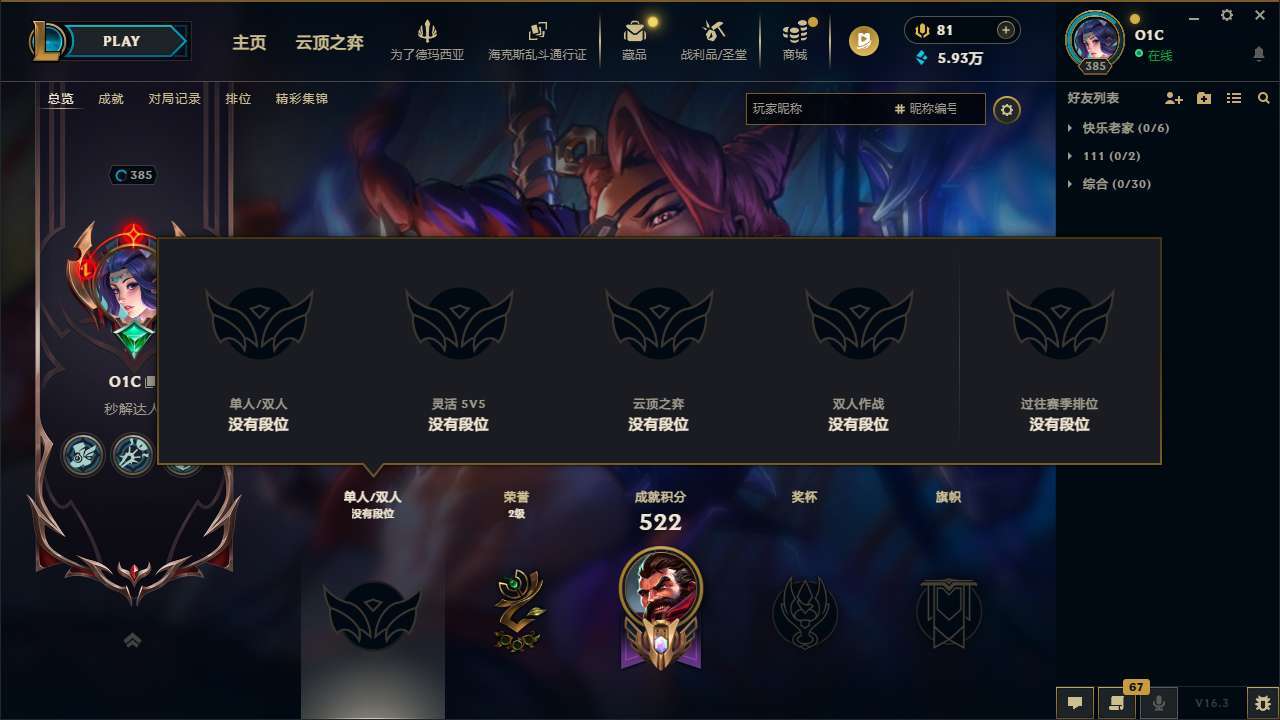Open friend list display options
1280x720 pixels.
tap(1233, 98)
